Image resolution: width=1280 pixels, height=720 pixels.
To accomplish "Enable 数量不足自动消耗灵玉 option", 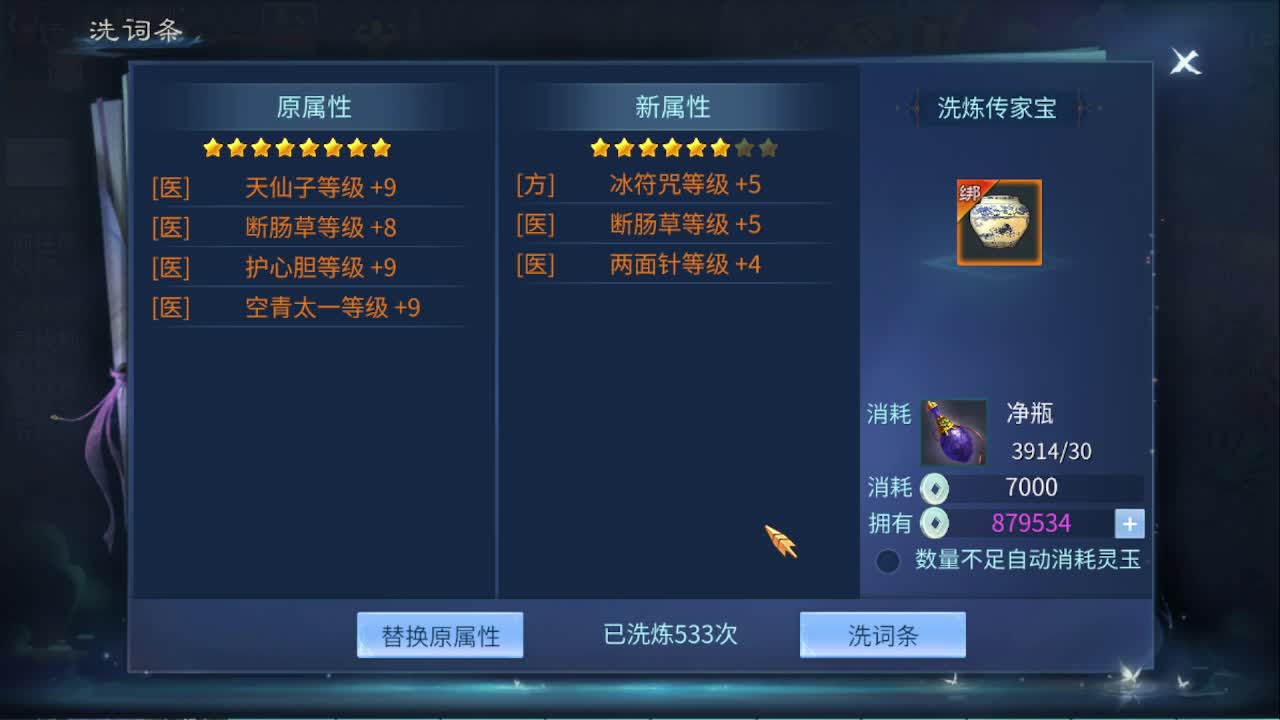I will tap(888, 562).
